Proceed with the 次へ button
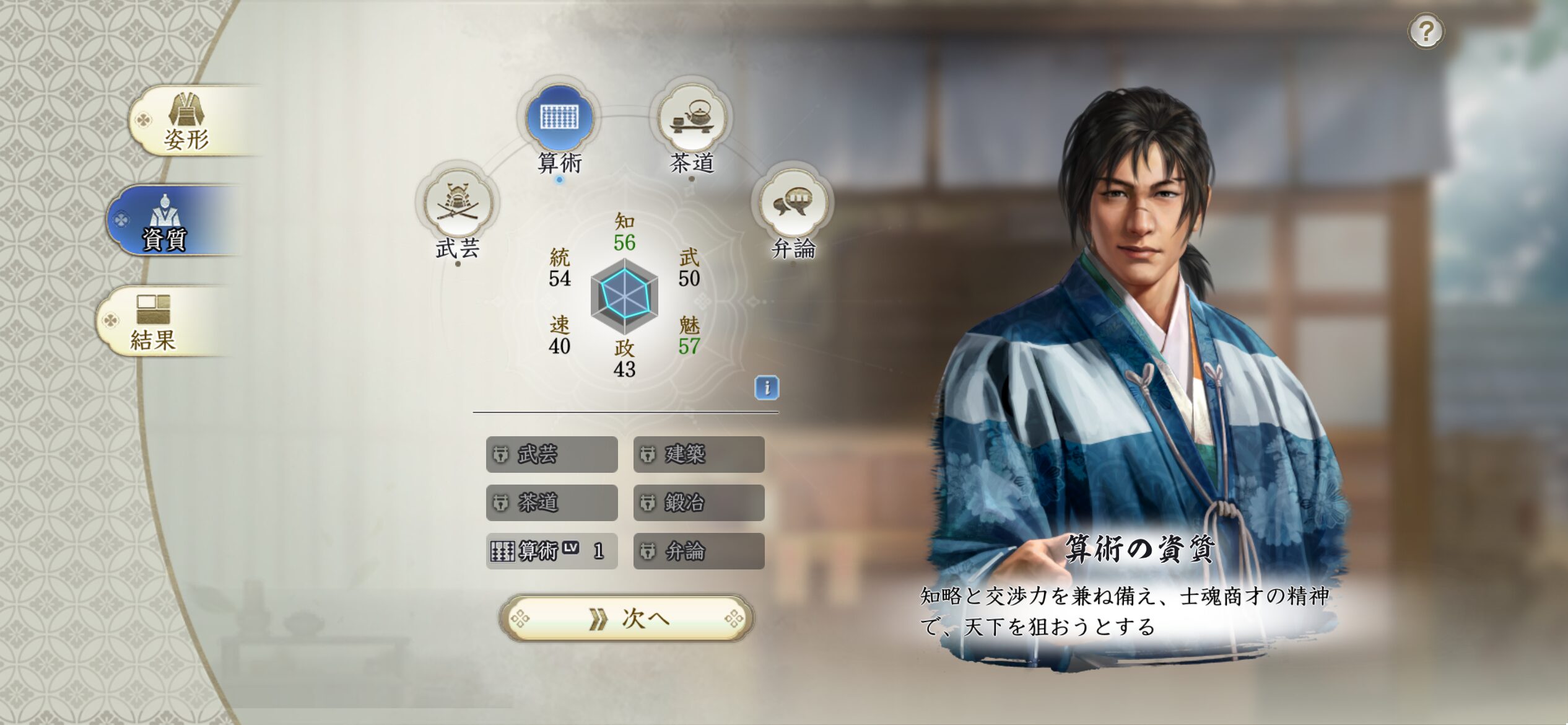Viewport: 1568px width, 725px height. click(x=626, y=618)
